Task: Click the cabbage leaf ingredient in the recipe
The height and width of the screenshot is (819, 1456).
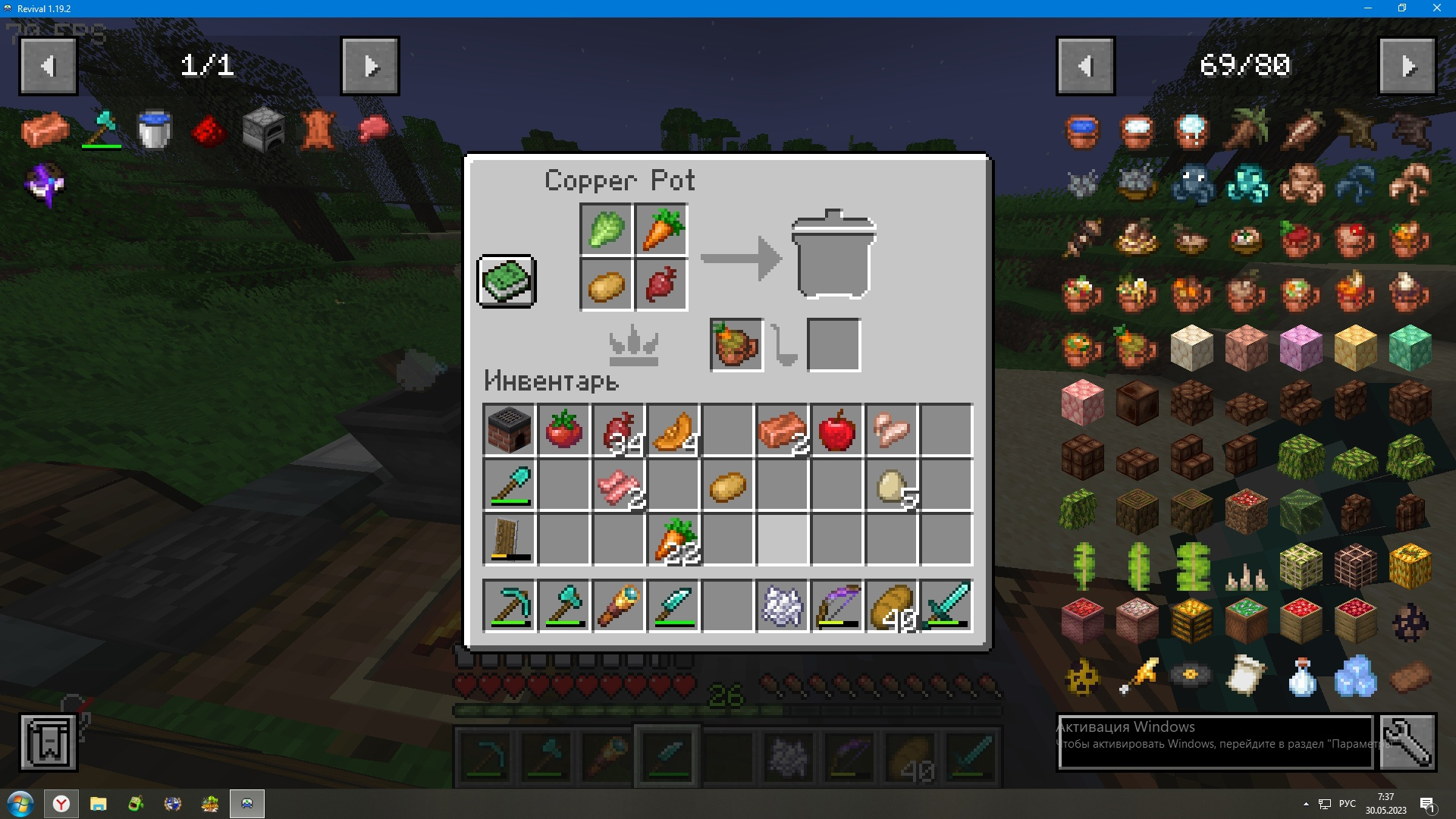Action: coord(605,231)
